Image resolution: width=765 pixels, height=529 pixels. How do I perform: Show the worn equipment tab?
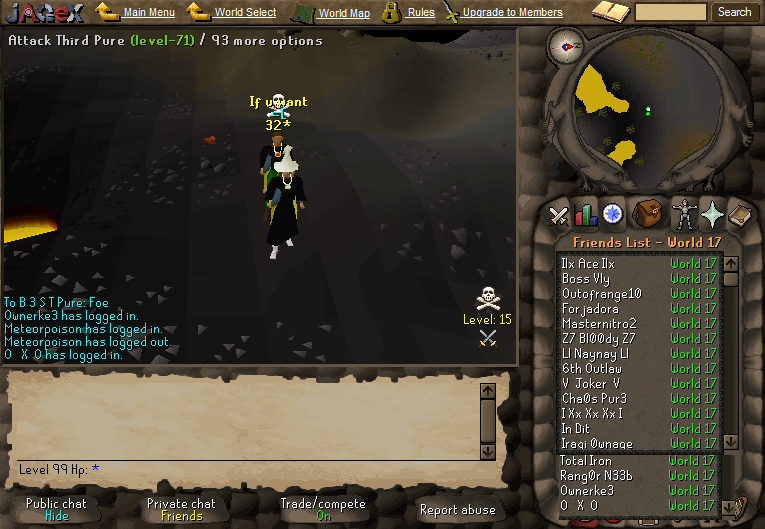click(685, 214)
